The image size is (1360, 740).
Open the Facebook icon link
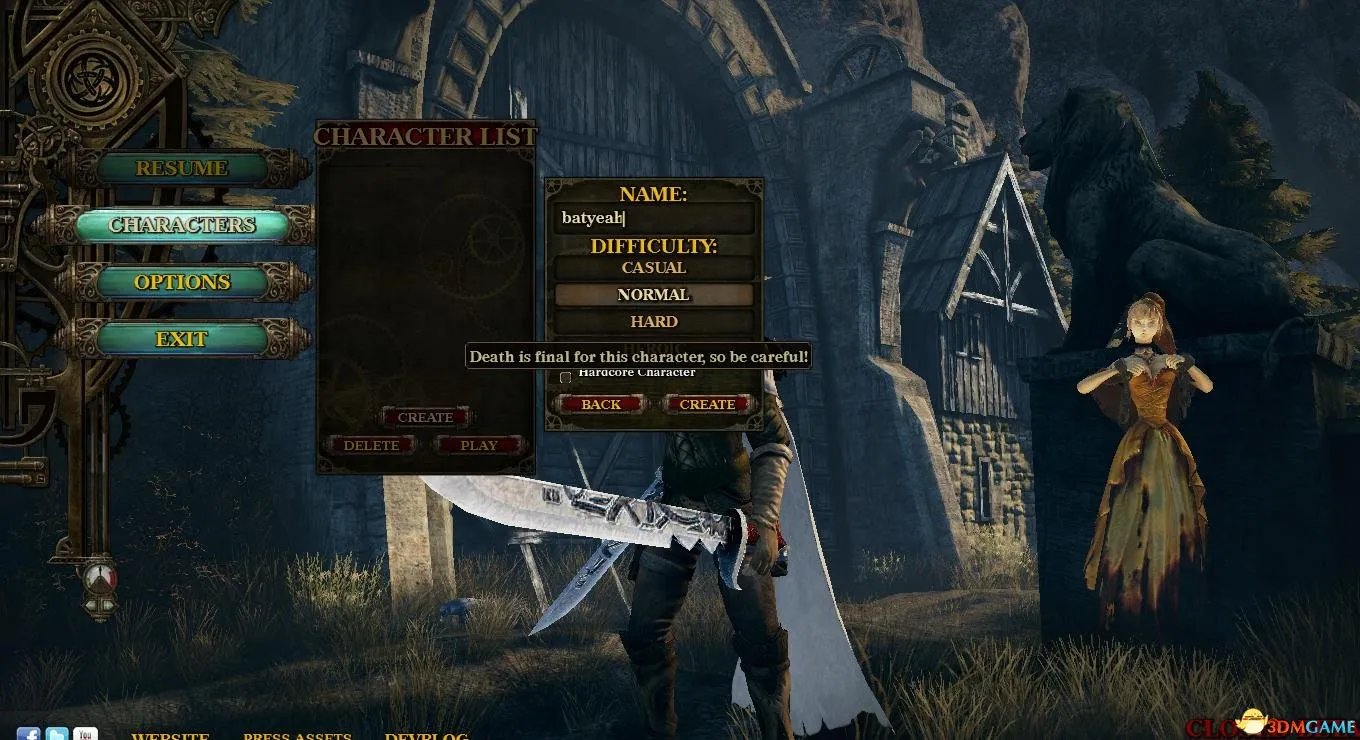(28, 735)
